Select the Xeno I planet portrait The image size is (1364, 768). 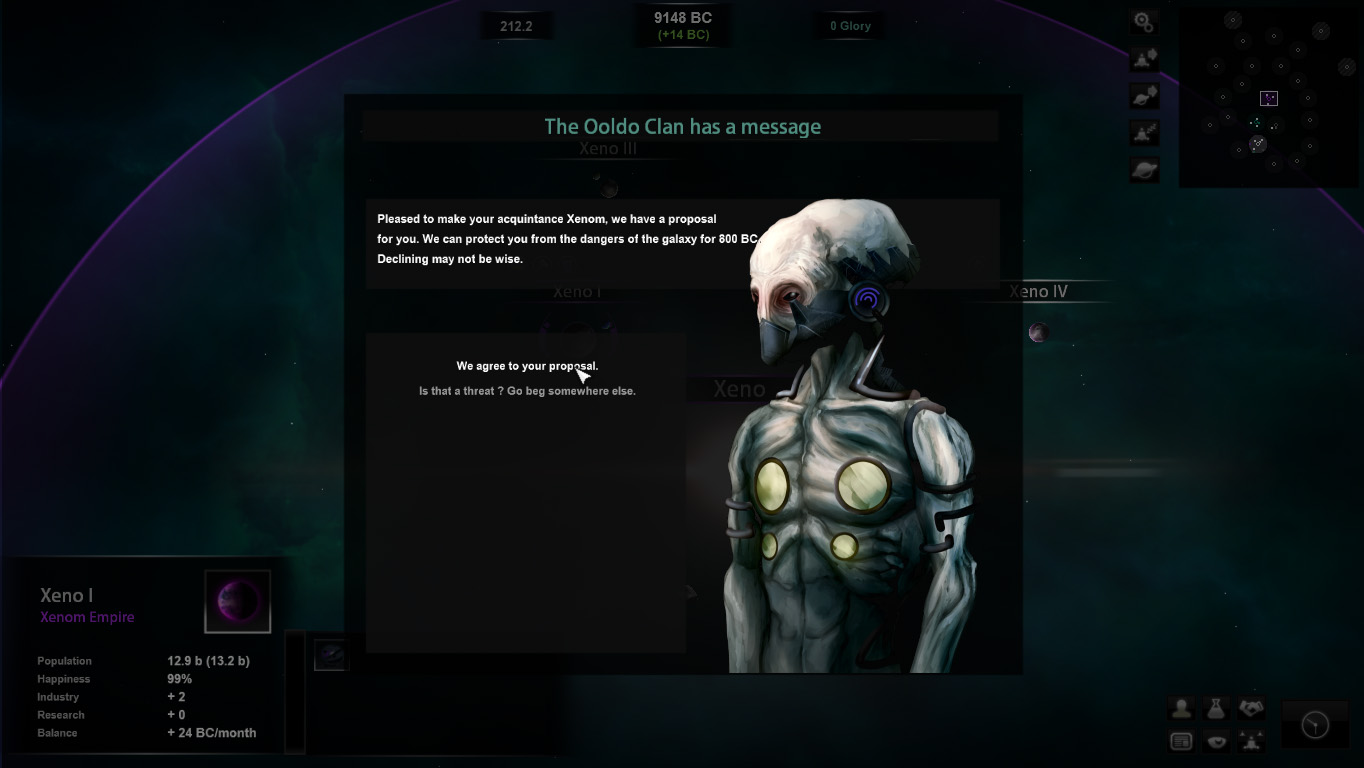click(238, 602)
